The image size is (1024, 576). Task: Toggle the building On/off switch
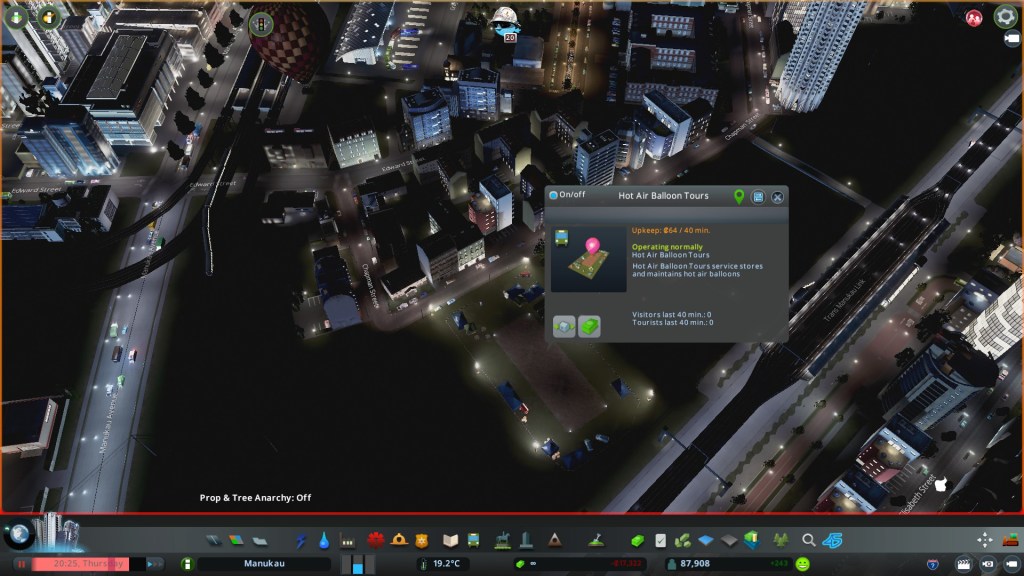[x=553, y=196]
